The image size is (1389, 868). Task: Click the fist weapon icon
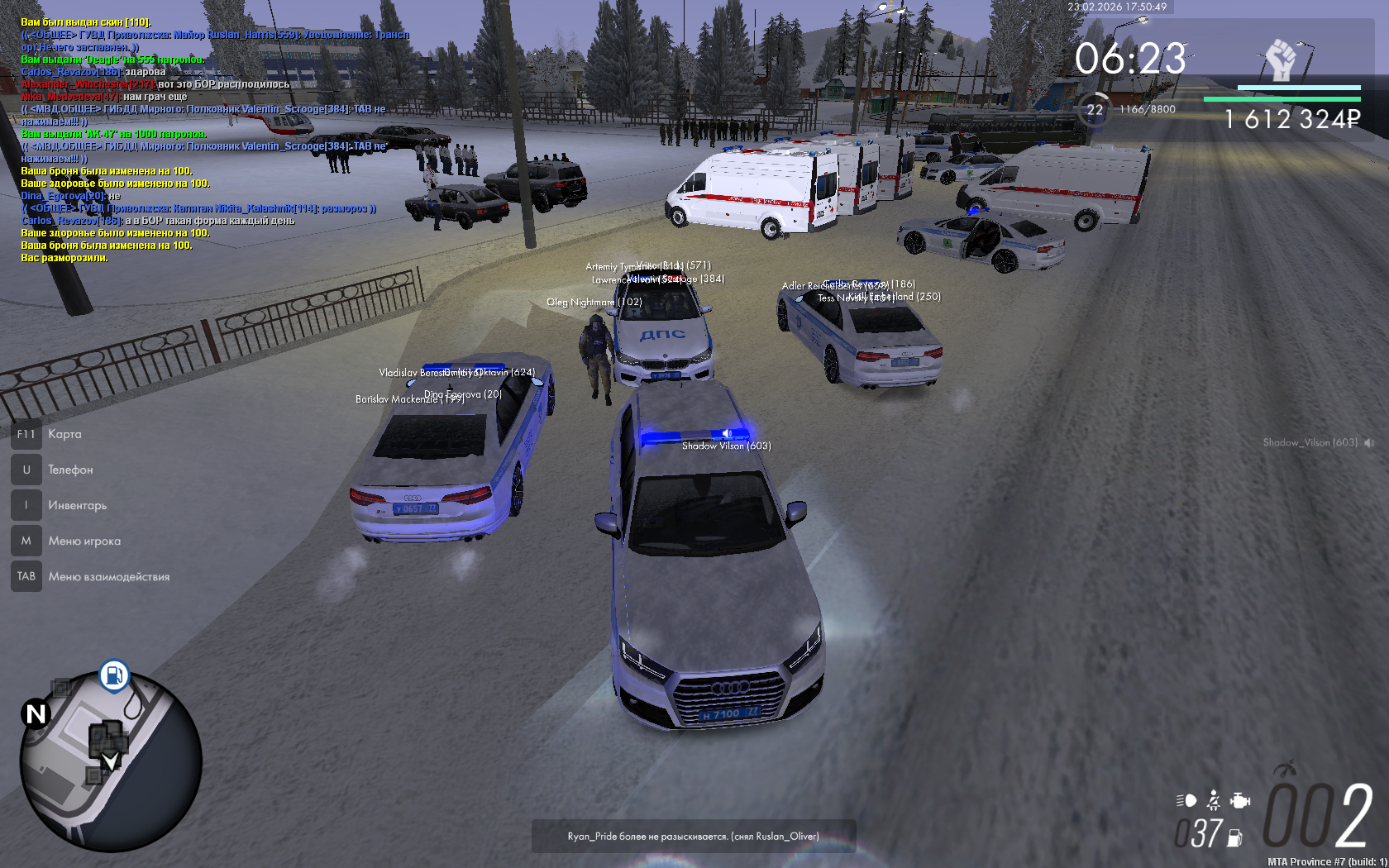click(1281, 60)
